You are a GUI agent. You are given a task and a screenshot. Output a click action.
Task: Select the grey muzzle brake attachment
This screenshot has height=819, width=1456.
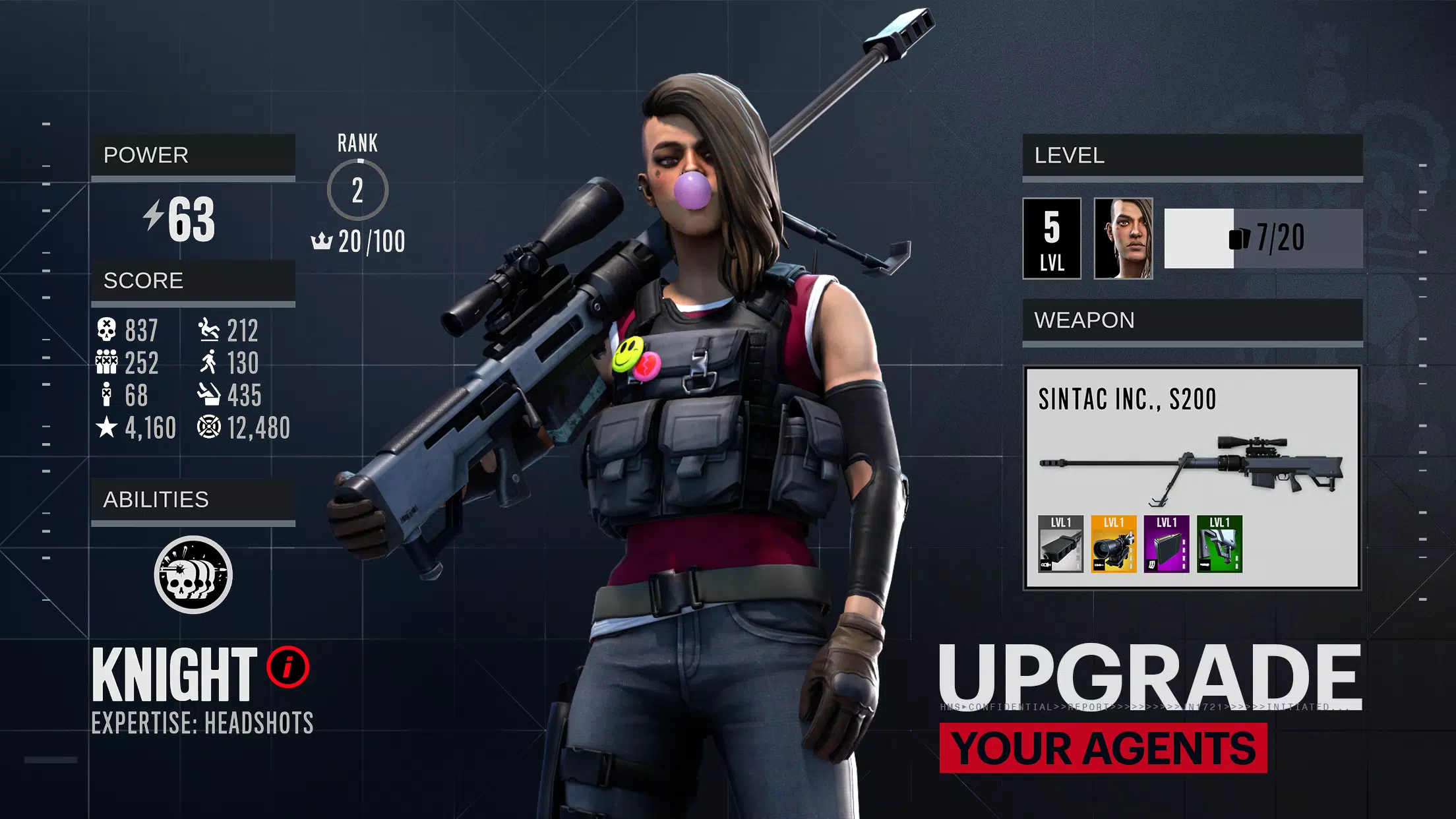click(1060, 544)
